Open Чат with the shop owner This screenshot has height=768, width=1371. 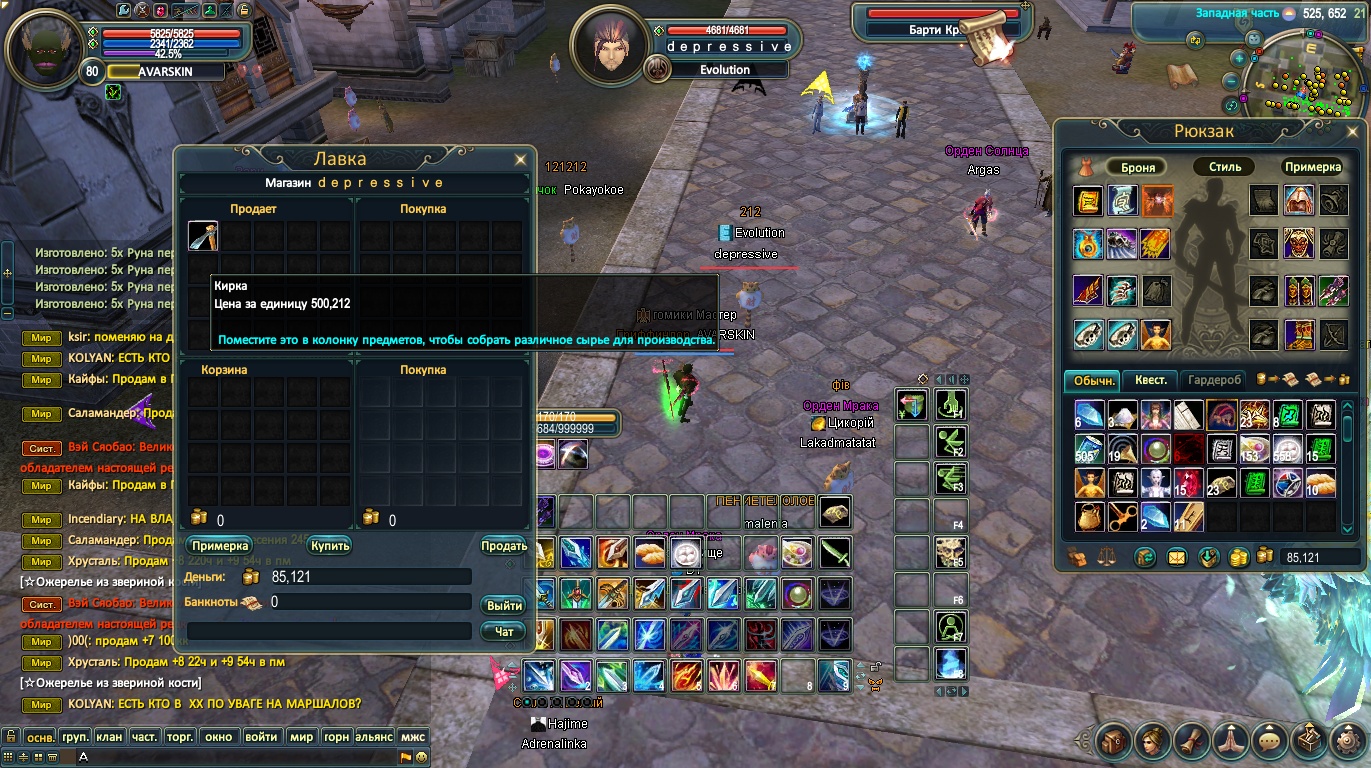point(504,631)
